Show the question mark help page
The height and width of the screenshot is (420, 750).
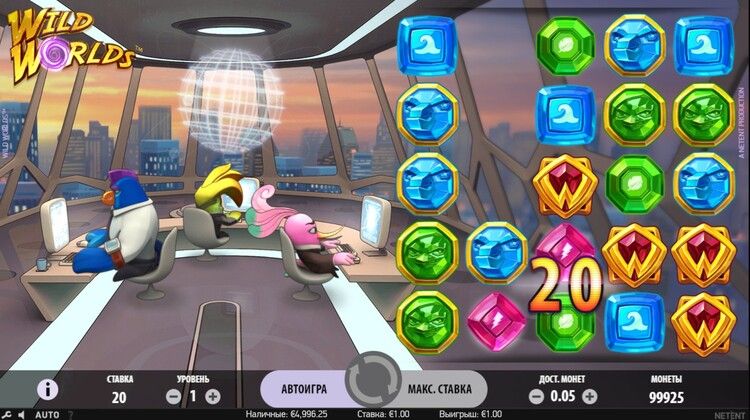click(71, 414)
